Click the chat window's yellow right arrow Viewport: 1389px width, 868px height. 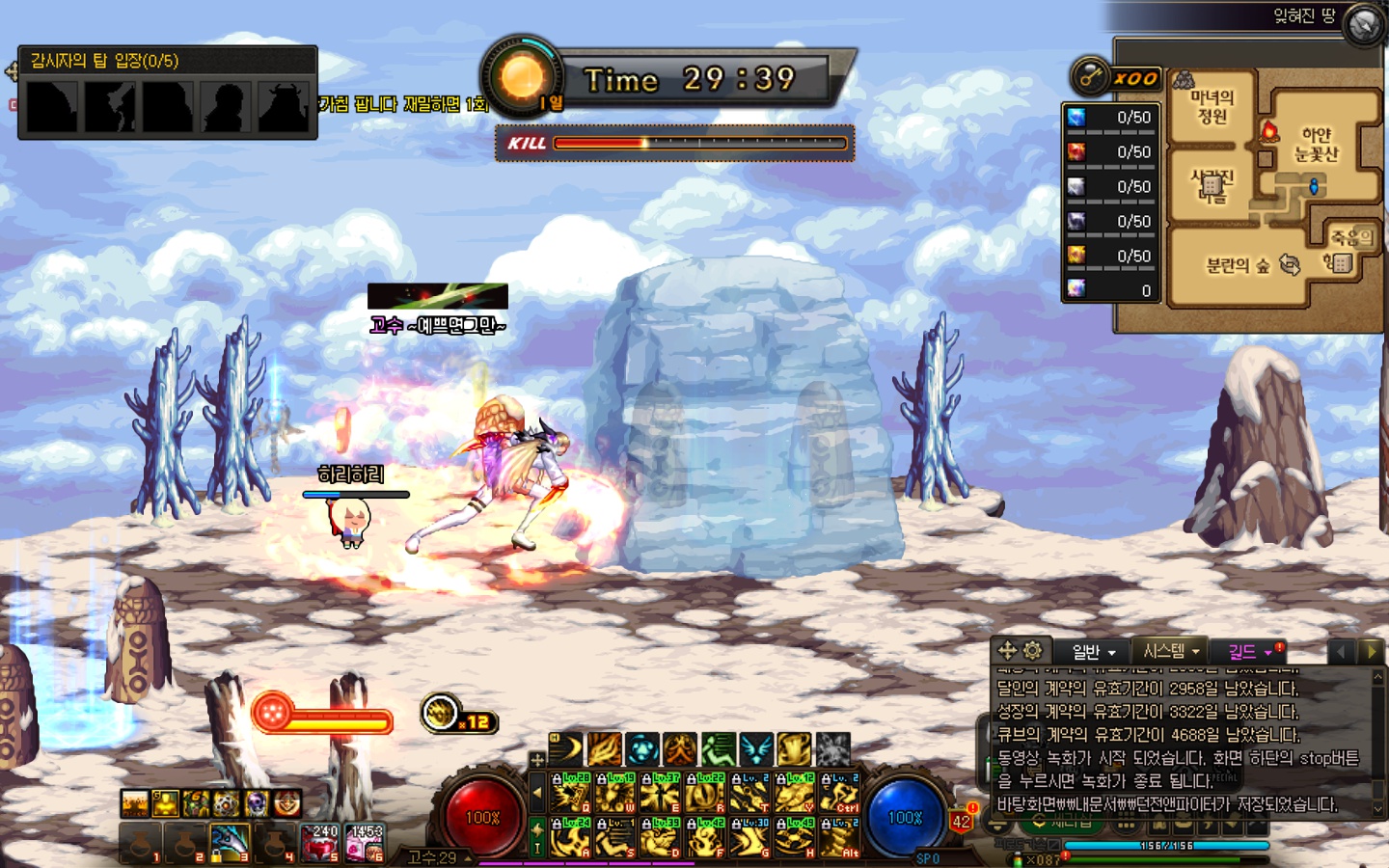pyautogui.click(x=1371, y=652)
